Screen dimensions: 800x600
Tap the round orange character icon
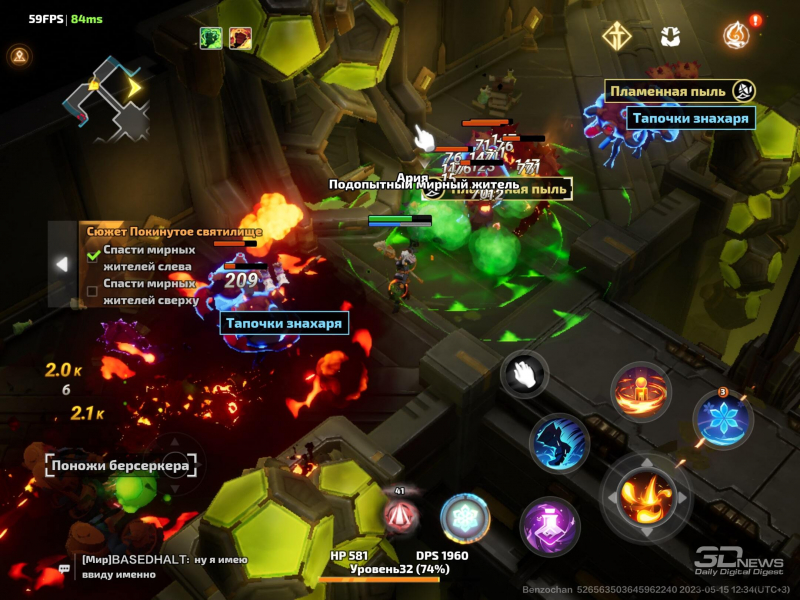pyautogui.click(x=18, y=56)
